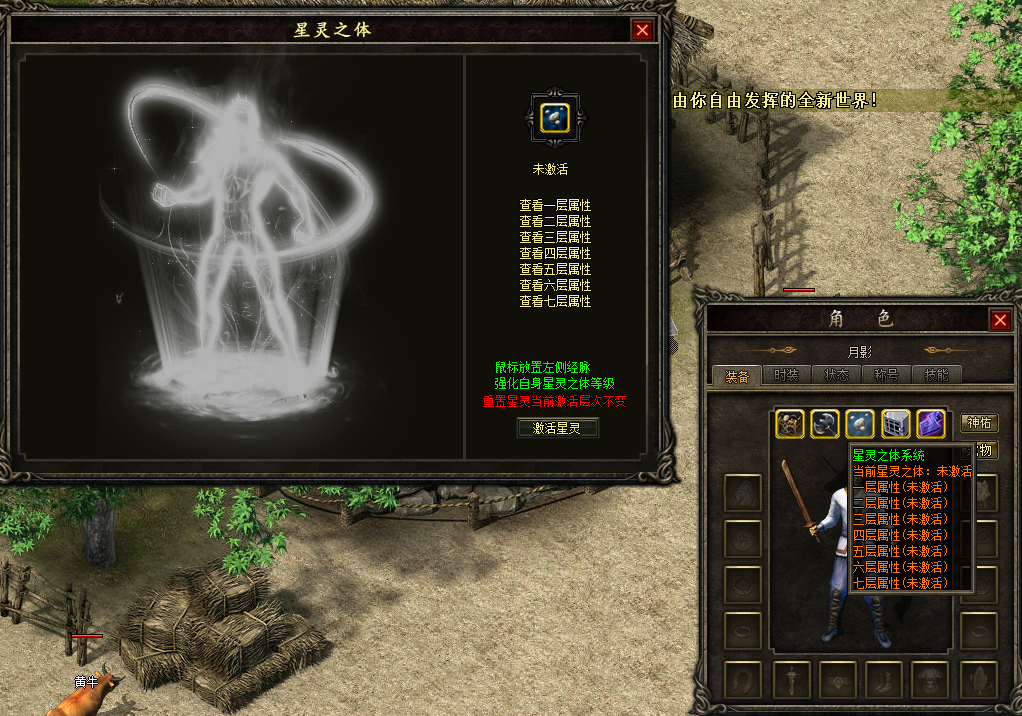The image size is (1022, 716).
Task: Show the 技能 tab
Action: click(936, 376)
